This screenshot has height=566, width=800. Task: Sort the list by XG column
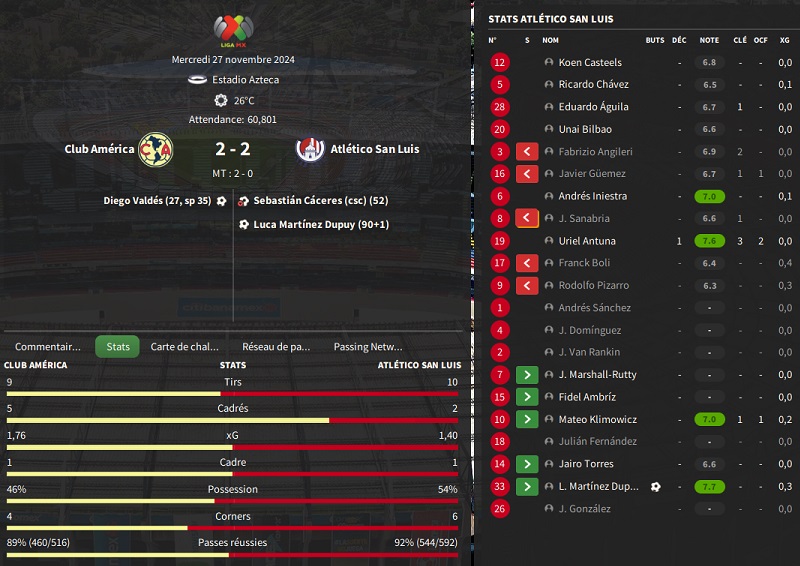785,40
